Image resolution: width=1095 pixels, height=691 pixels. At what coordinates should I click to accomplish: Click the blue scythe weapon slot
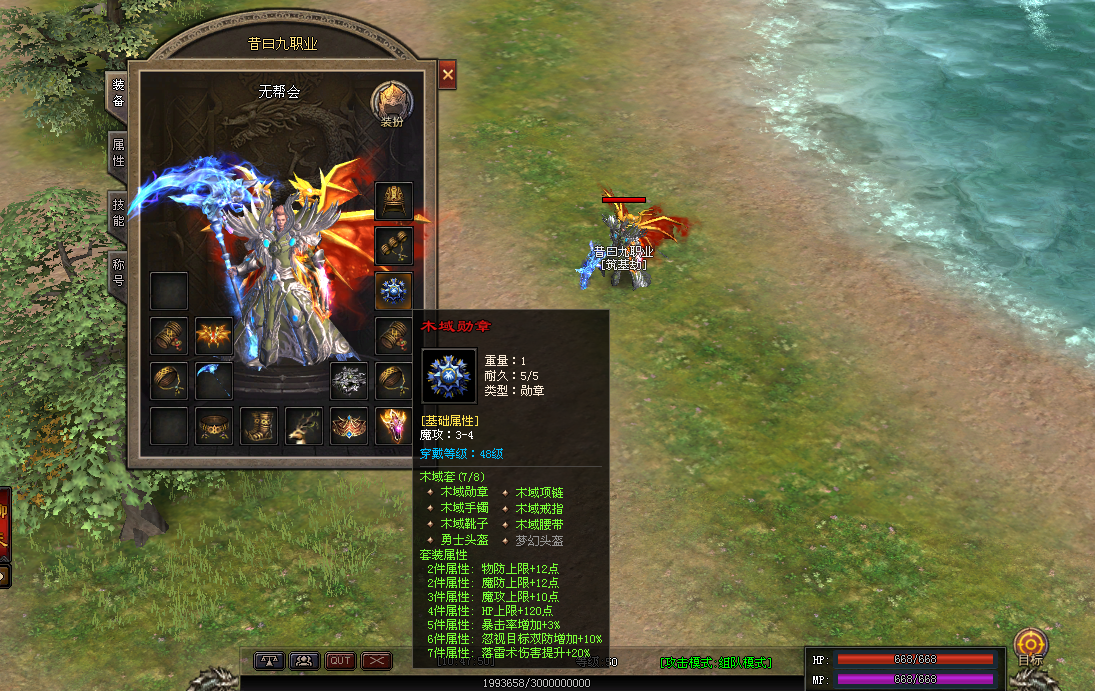[214, 381]
